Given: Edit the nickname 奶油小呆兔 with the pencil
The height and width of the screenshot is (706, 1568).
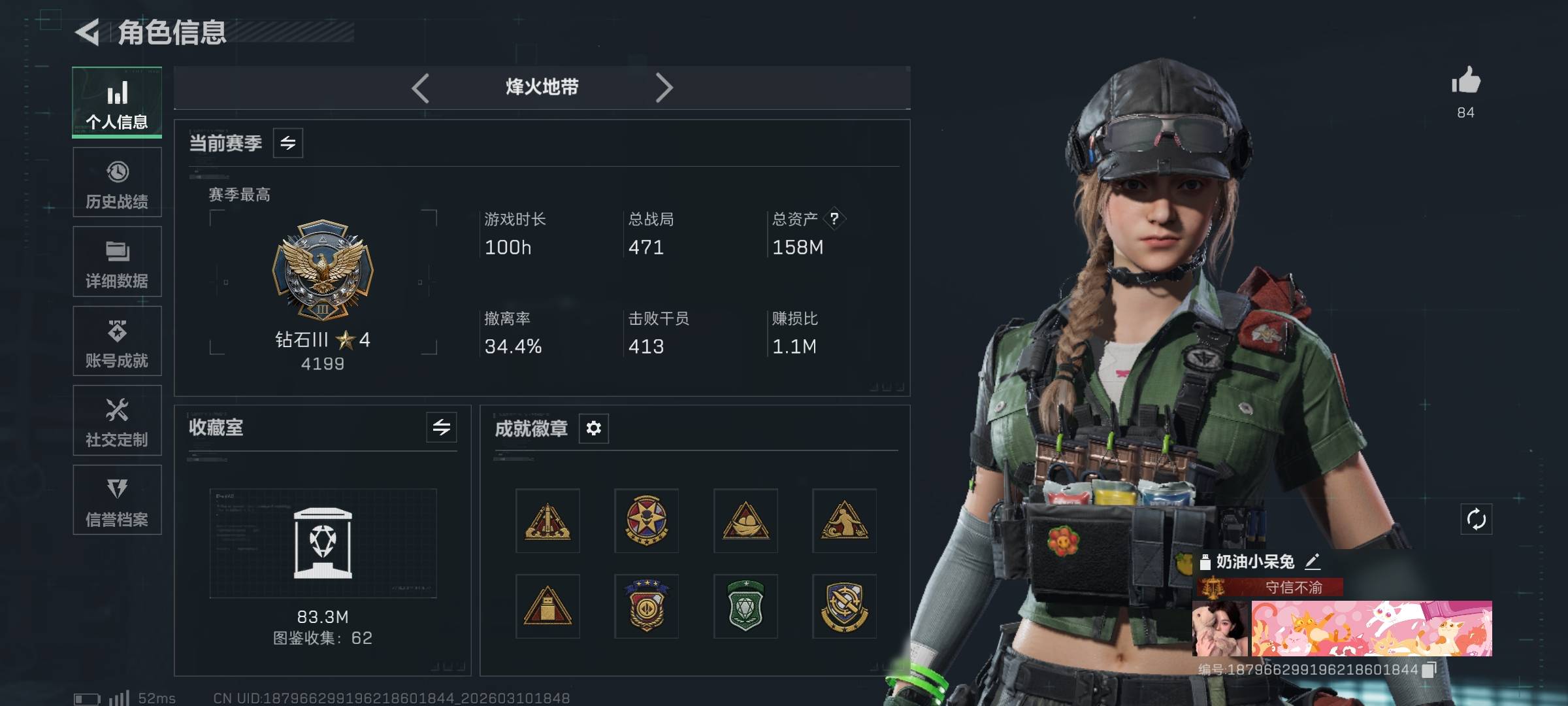Looking at the screenshot, I should pos(1313,562).
